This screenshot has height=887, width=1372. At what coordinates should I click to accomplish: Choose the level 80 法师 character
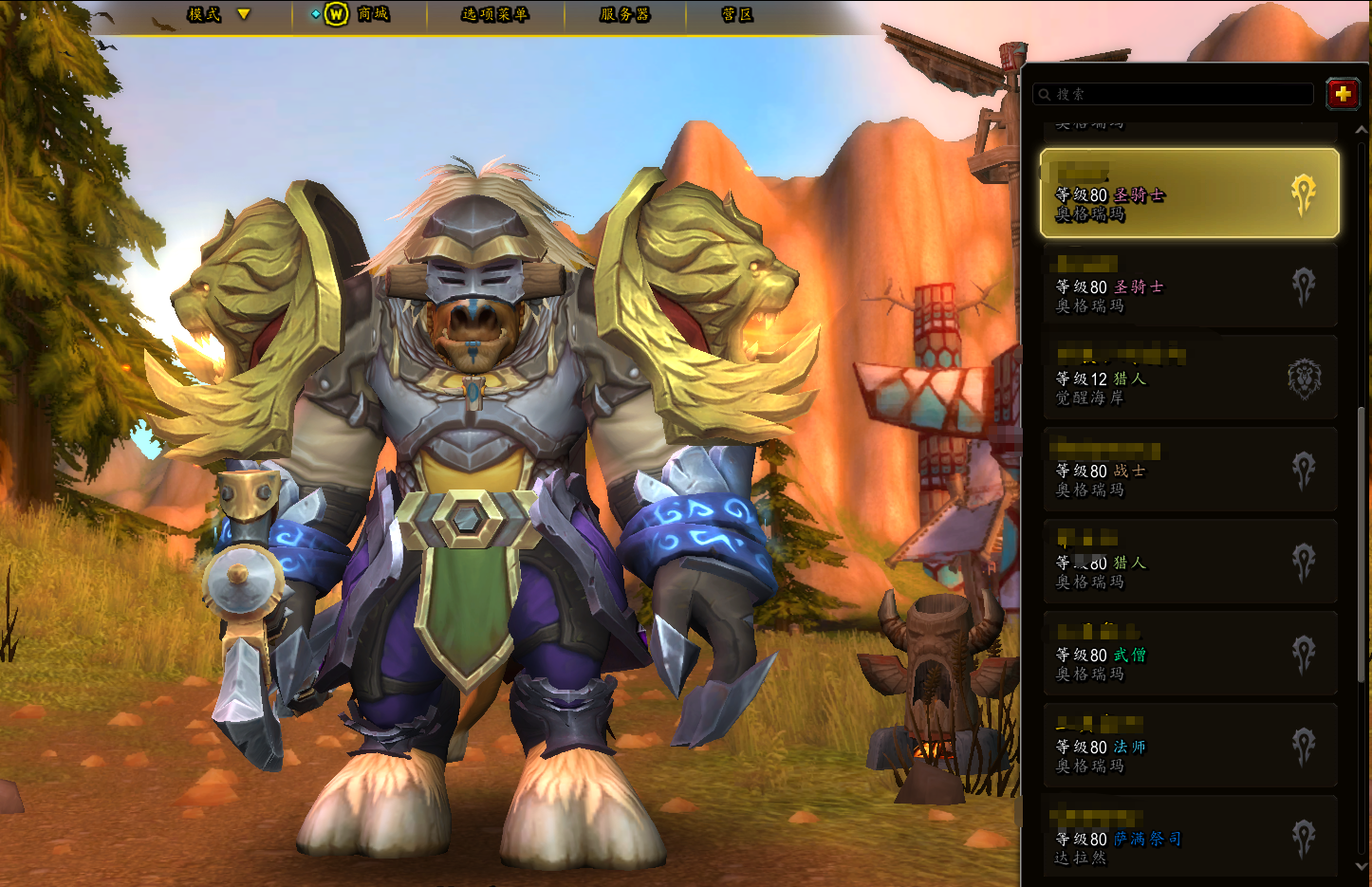pyautogui.click(x=1189, y=746)
